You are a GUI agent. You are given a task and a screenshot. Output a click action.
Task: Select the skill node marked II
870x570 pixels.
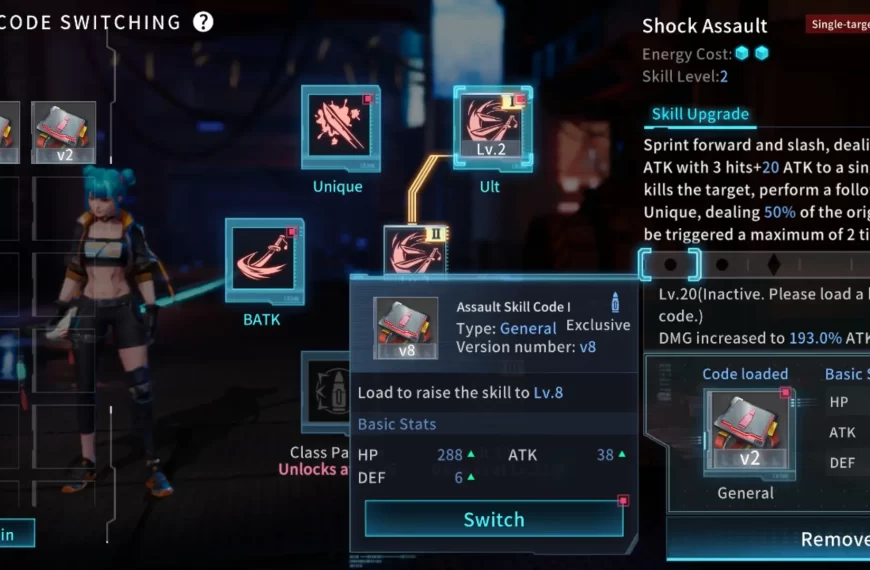tap(416, 250)
